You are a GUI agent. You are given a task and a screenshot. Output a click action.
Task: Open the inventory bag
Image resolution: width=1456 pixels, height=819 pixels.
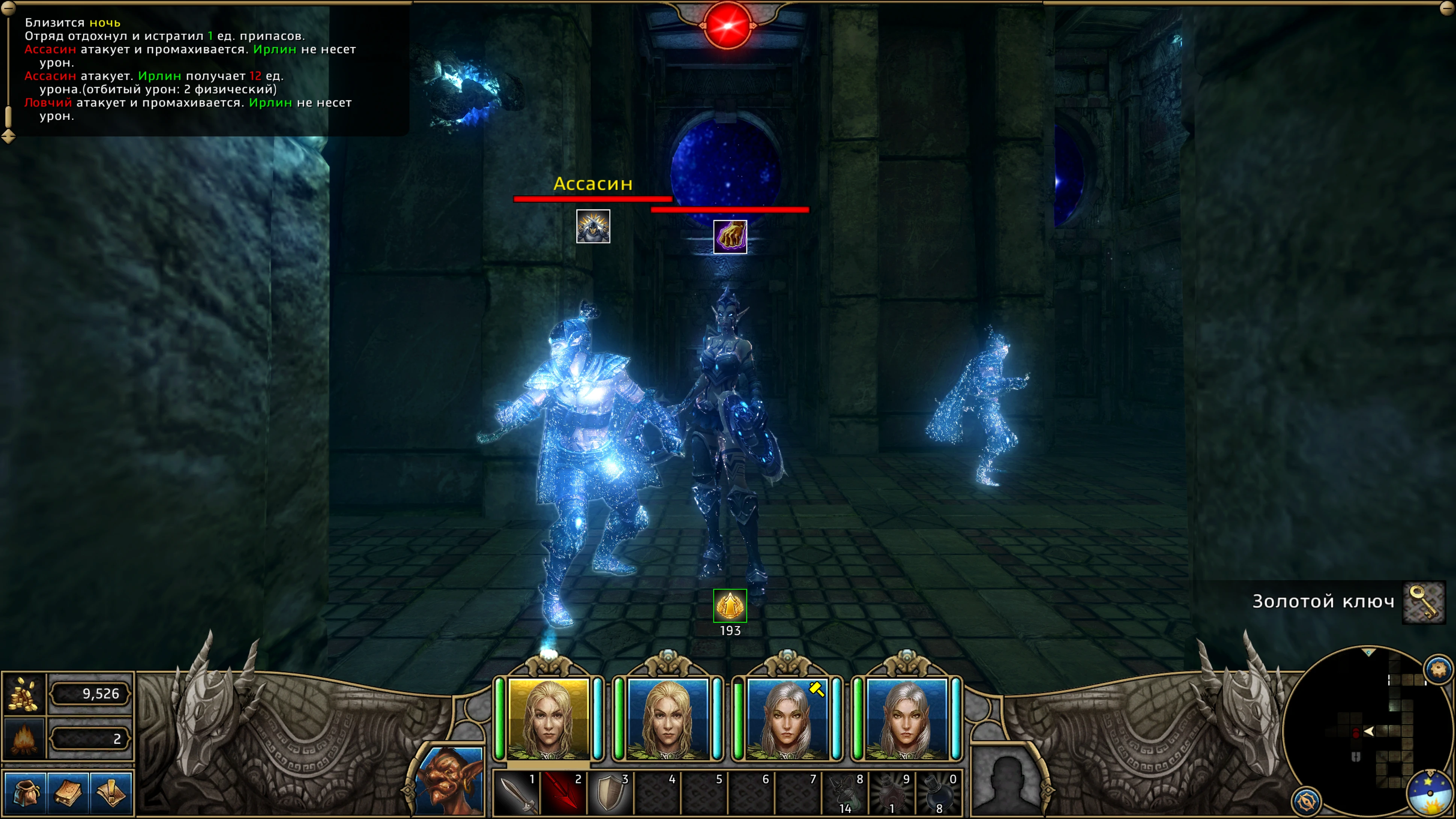pyautogui.click(x=24, y=792)
